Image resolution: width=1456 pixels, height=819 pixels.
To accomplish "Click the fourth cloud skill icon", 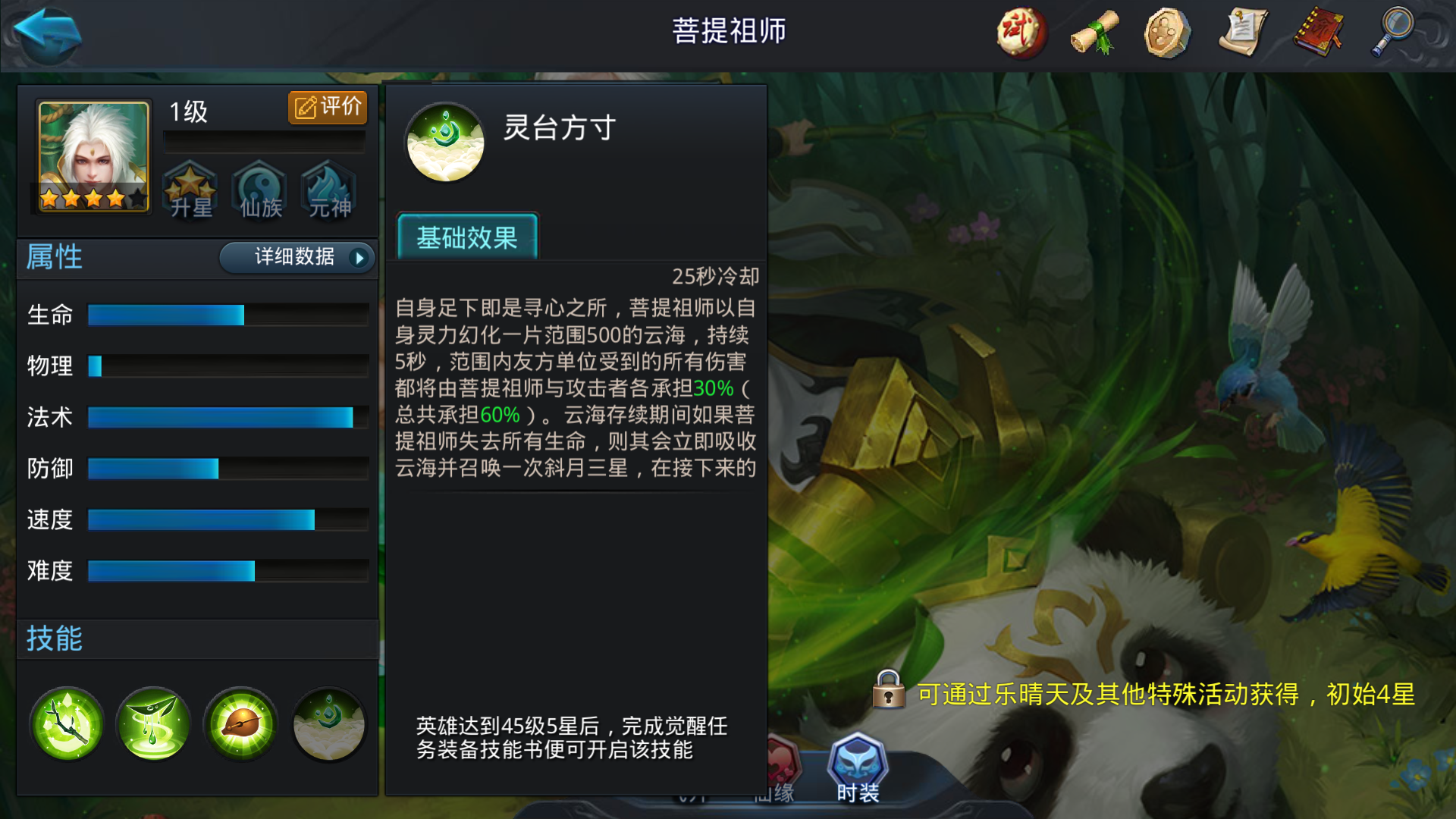I will click(x=328, y=724).
